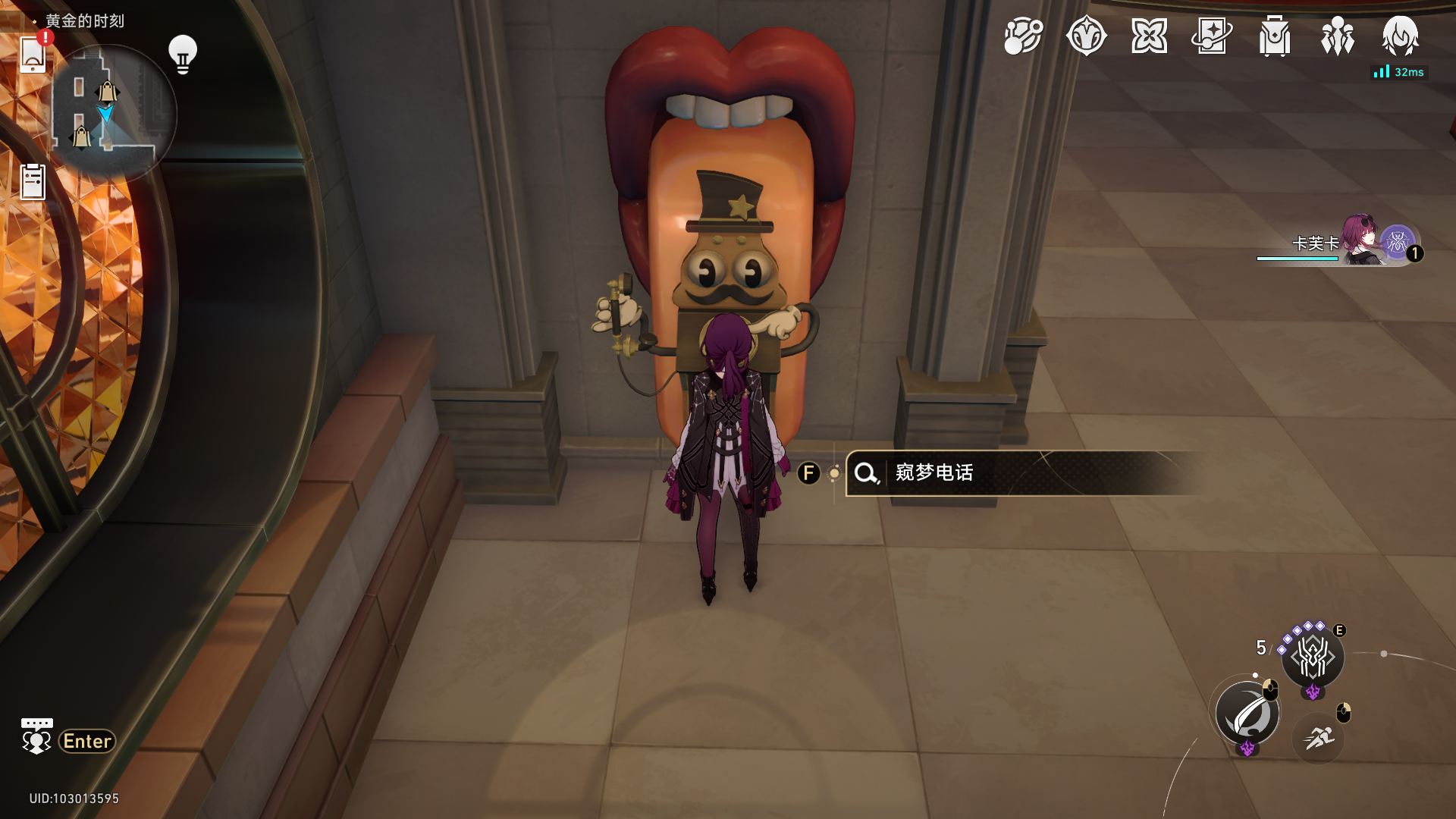The image size is (1456, 819).
Task: Open the character head portrait icon
Action: [x=1400, y=36]
